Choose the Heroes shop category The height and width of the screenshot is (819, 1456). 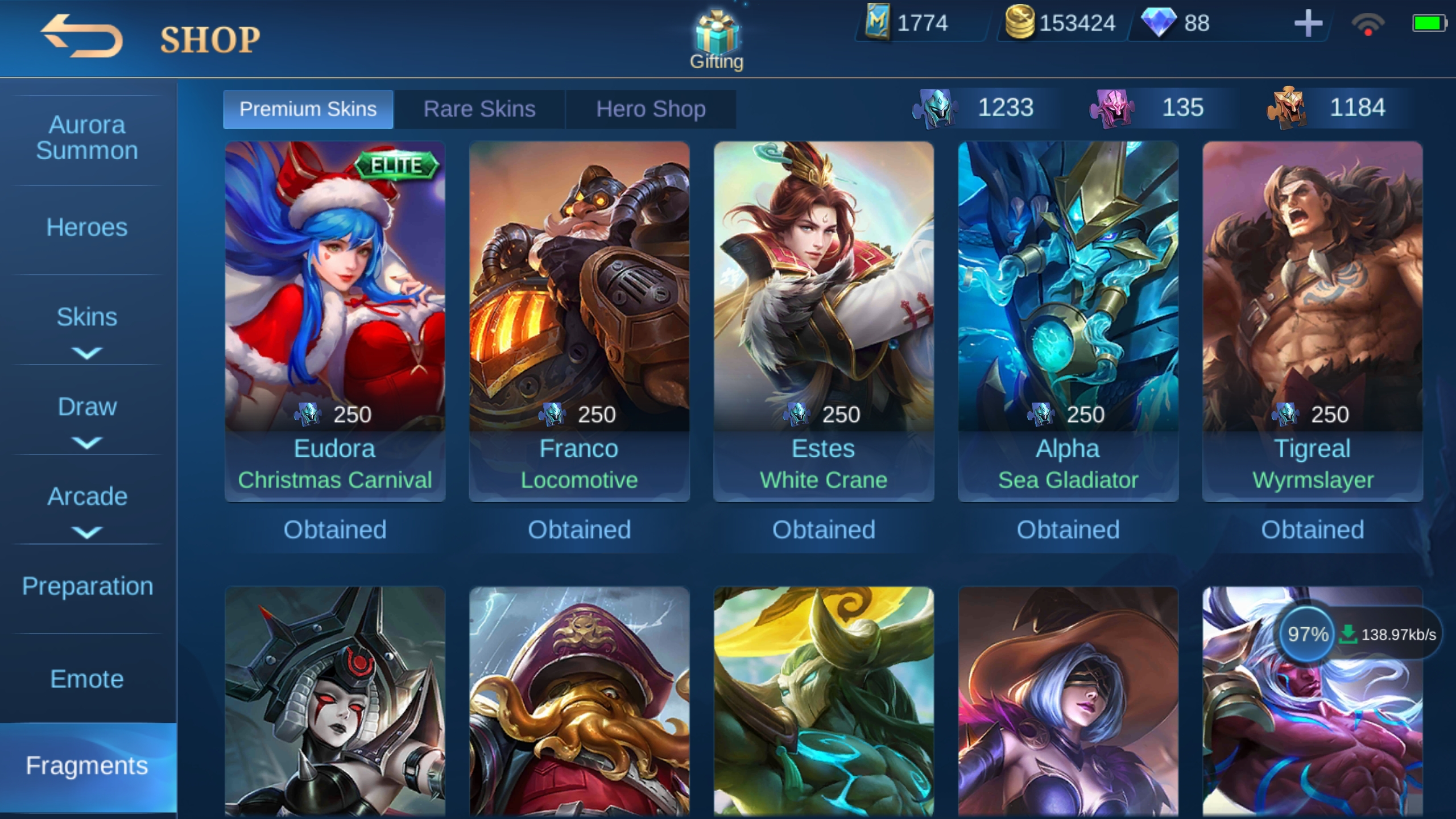[87, 227]
